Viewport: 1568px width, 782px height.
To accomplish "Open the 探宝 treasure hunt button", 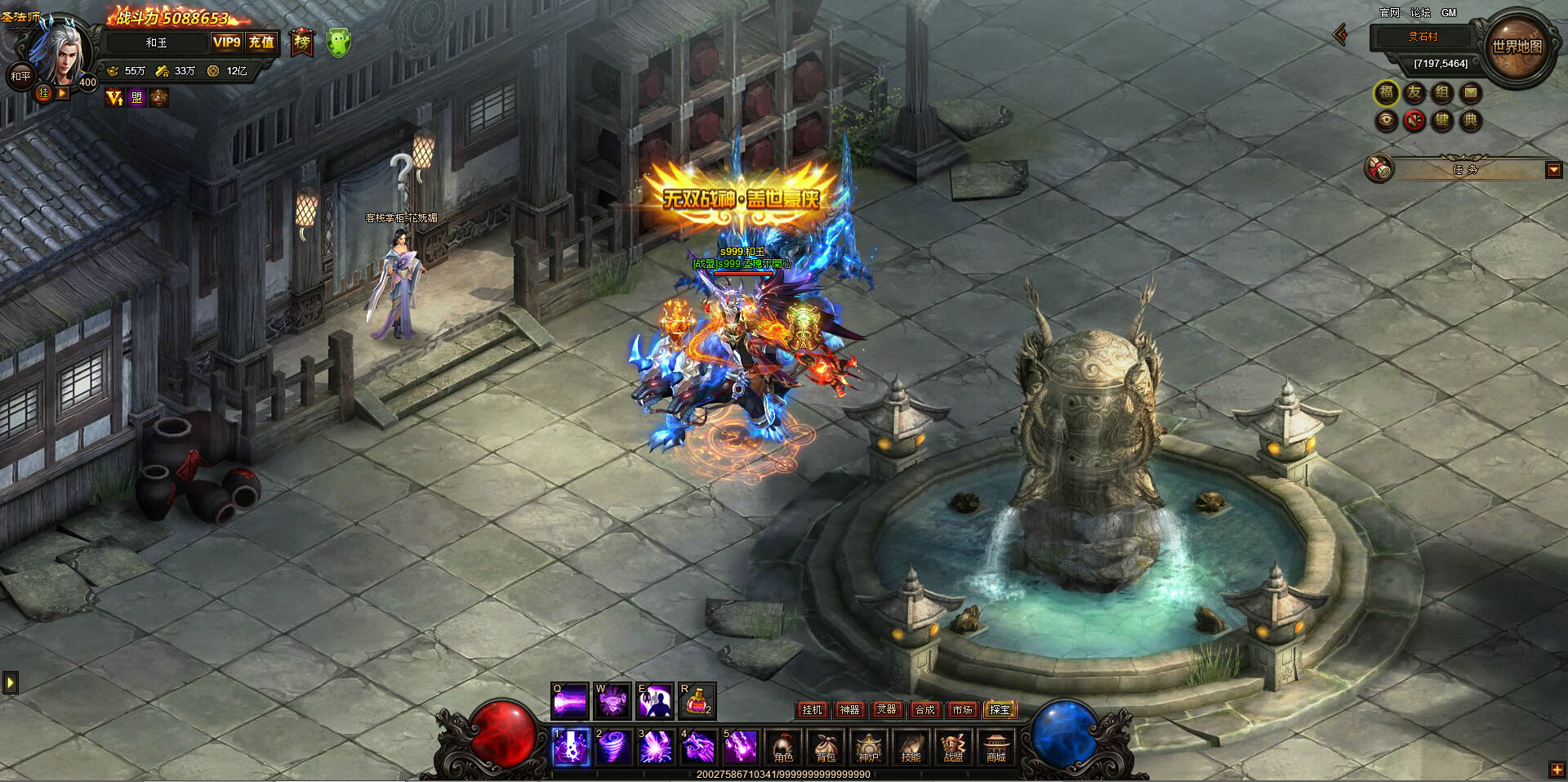I will [1000, 709].
